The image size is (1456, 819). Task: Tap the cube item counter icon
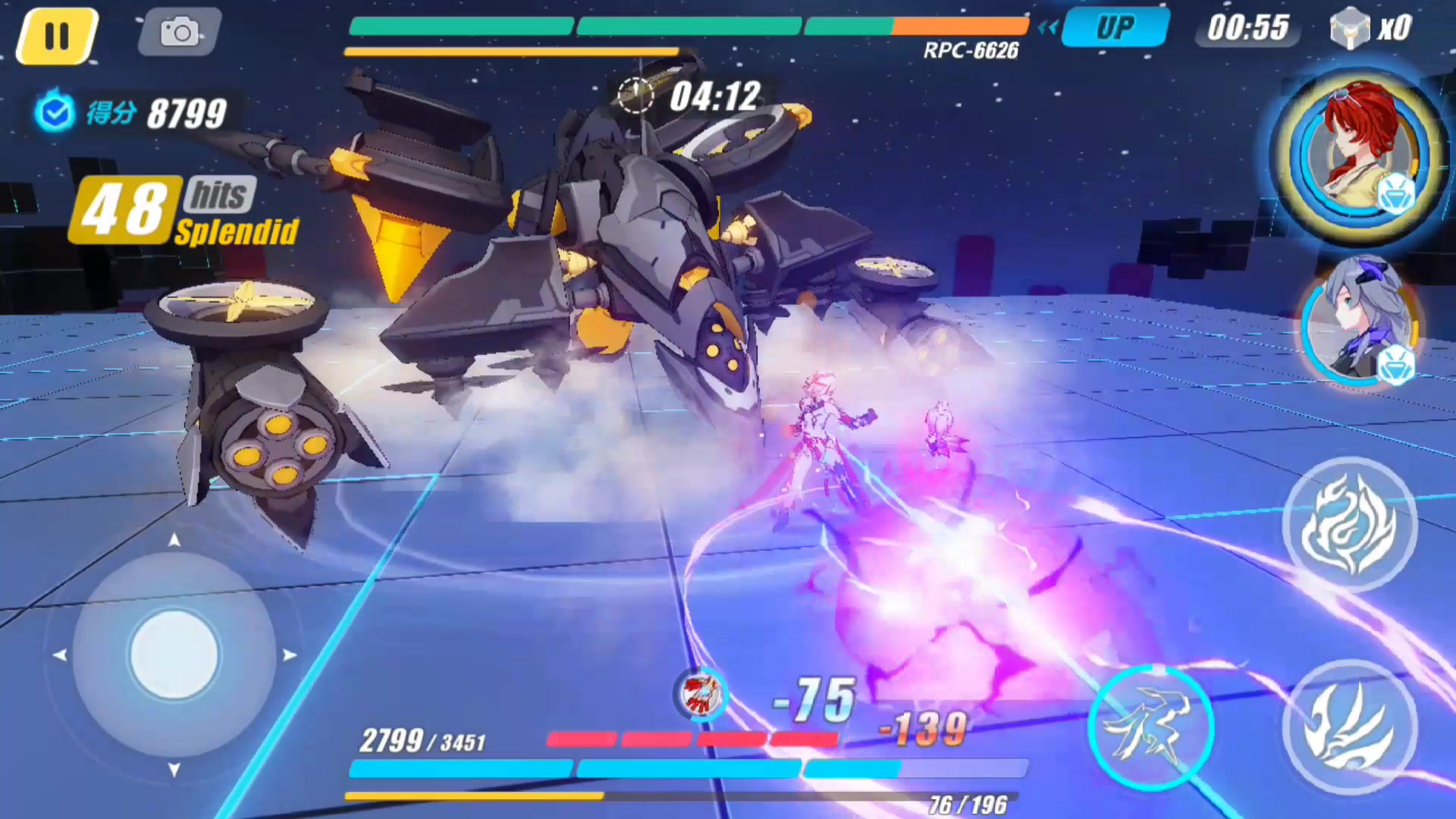coord(1350,29)
